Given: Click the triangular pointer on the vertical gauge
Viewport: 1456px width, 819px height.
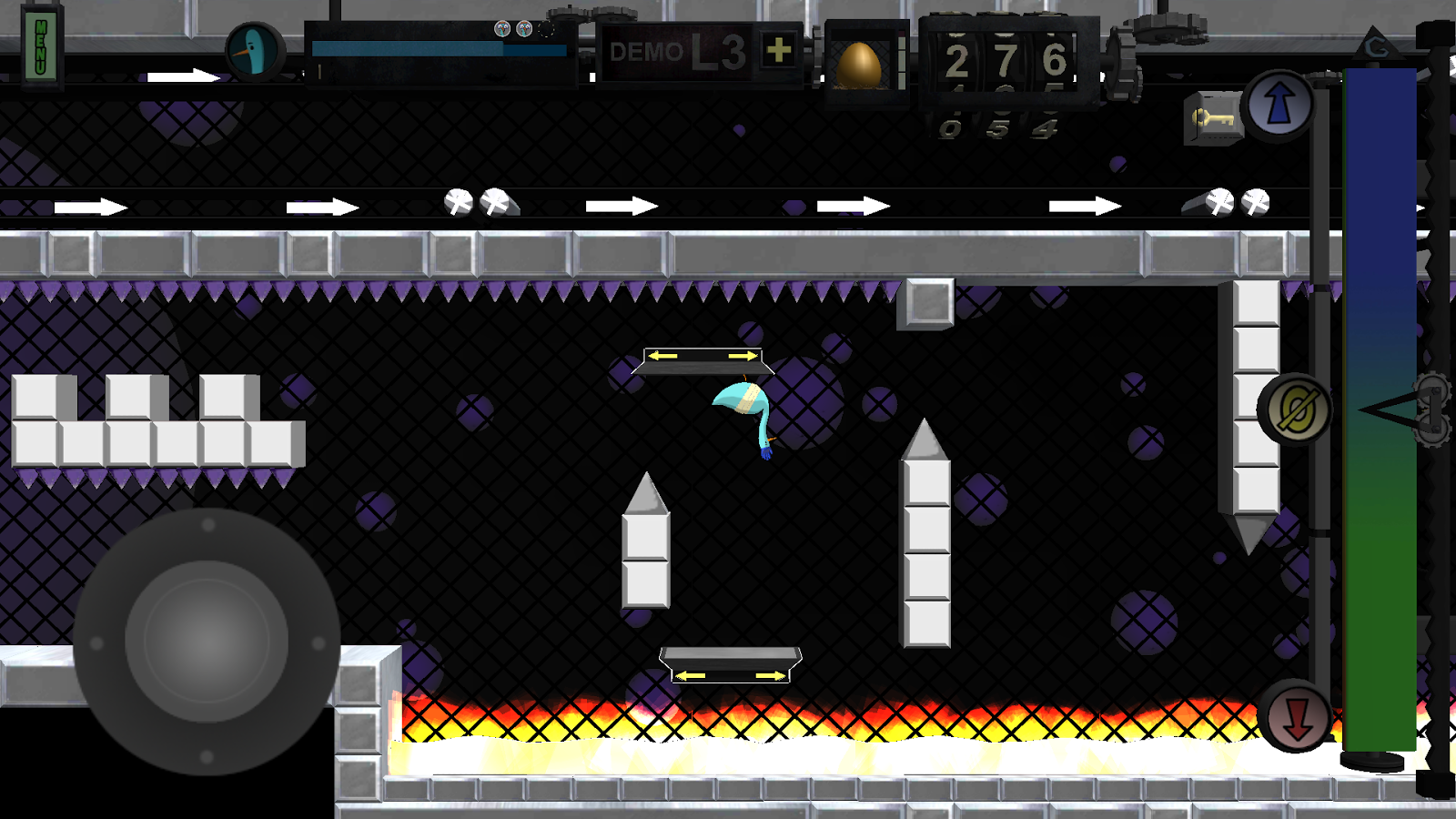Looking at the screenshot, I should (1388, 409).
